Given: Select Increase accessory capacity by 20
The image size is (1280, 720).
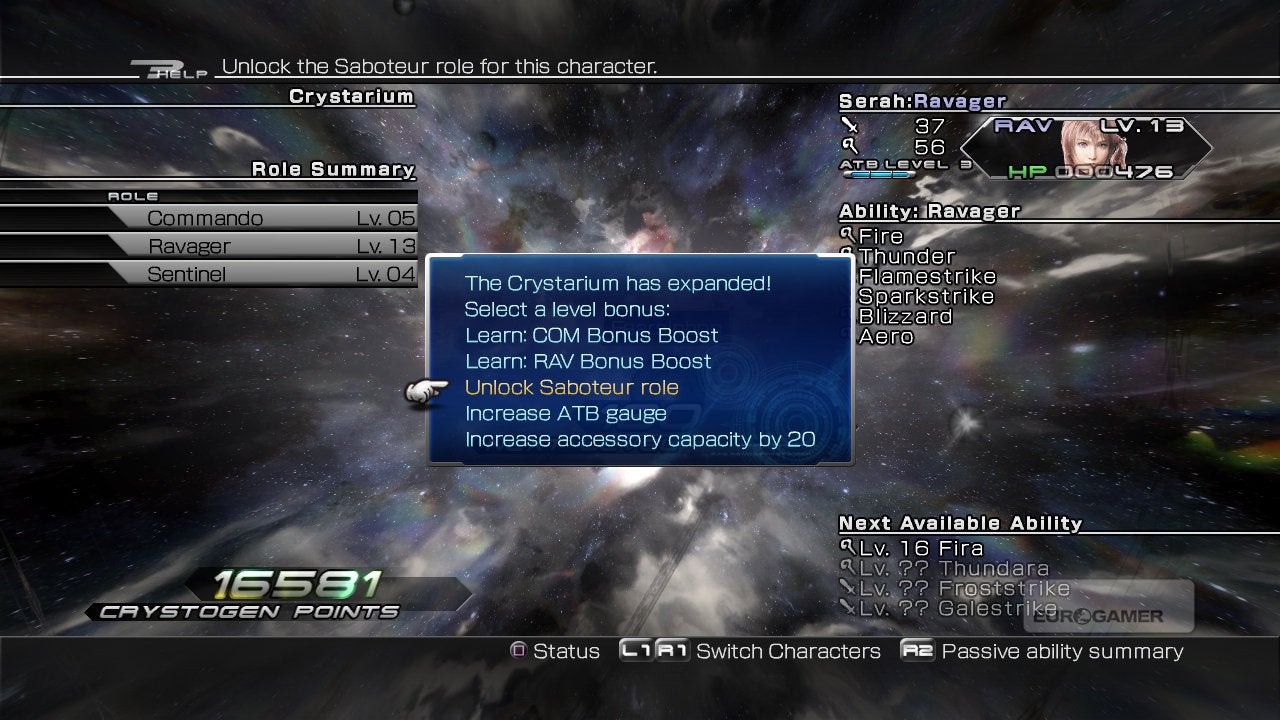Looking at the screenshot, I should click(640, 440).
